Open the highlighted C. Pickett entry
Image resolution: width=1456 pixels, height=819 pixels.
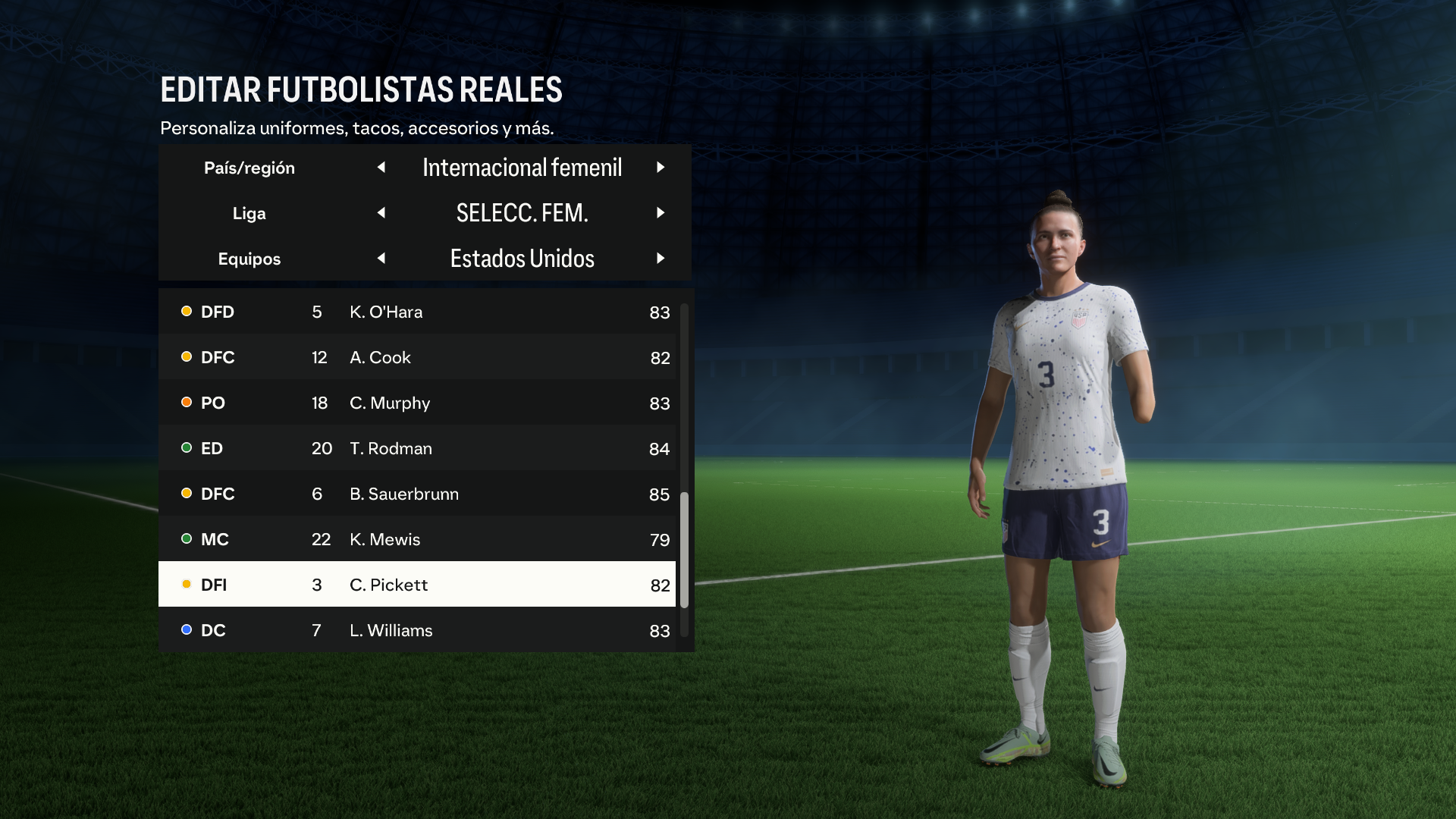tap(417, 585)
